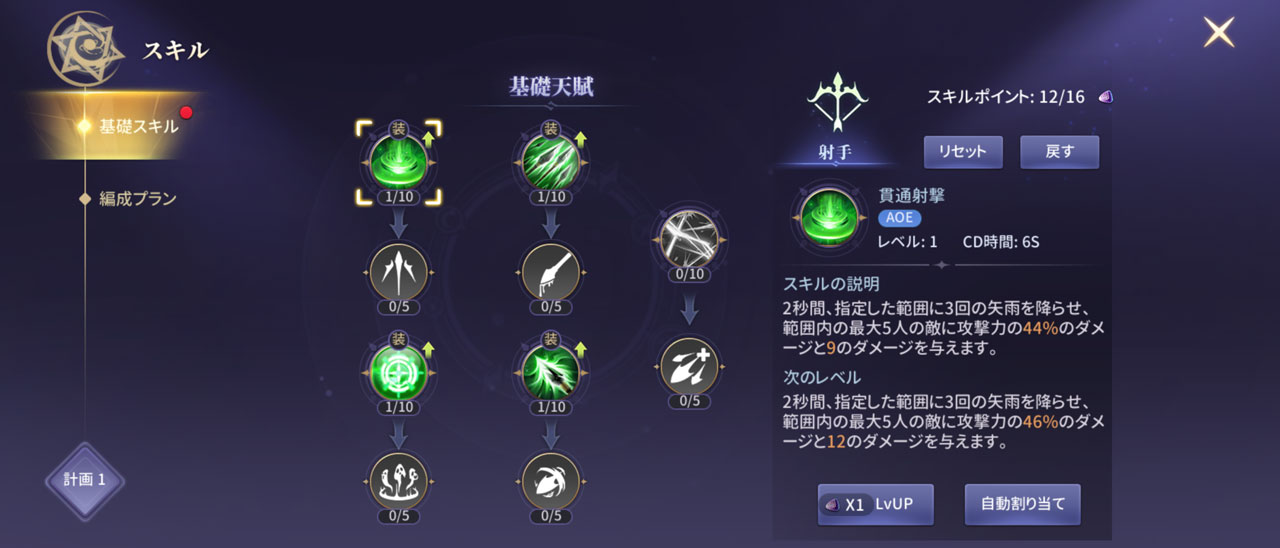Switch to the 基礎スキル tab
Screen dimensions: 1280x548
click(138, 126)
